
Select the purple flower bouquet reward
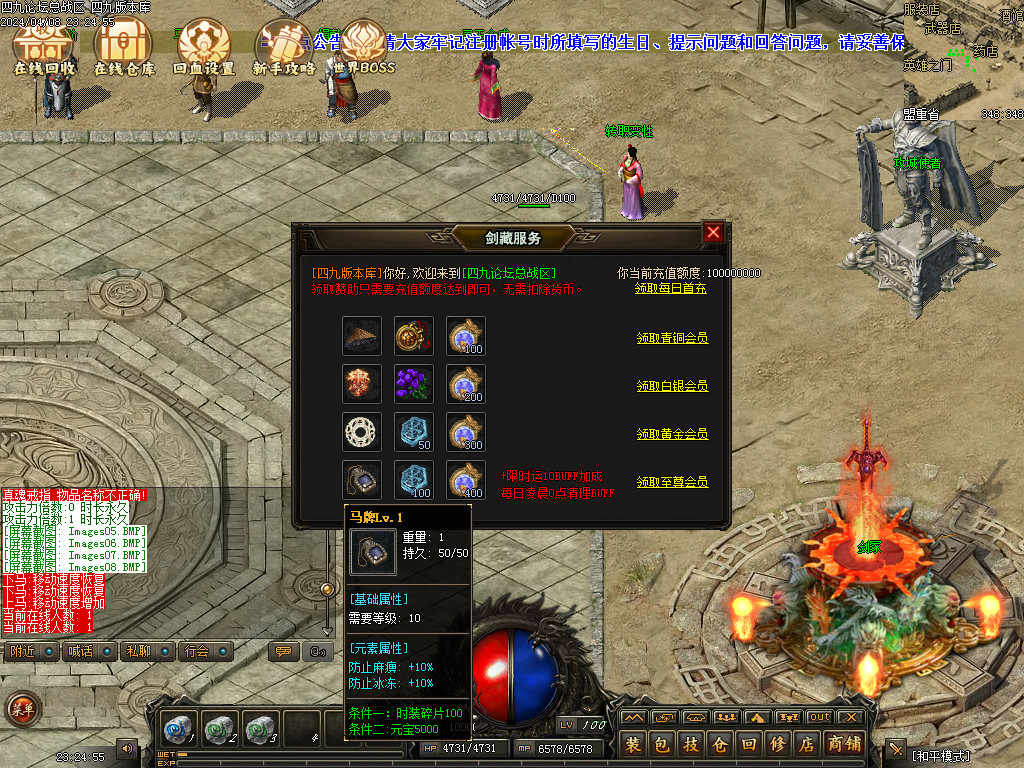coord(414,385)
